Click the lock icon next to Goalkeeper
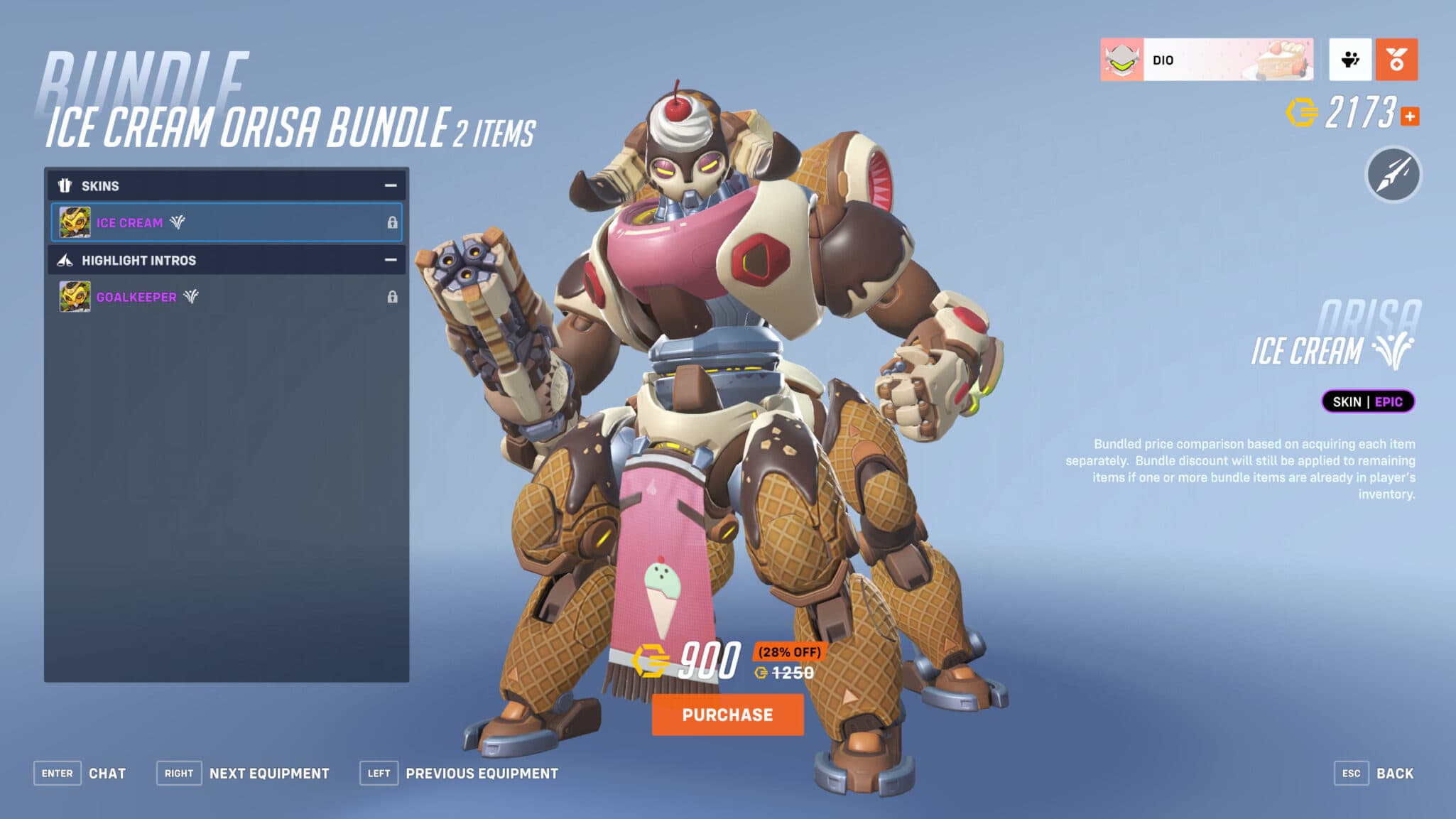This screenshot has width=1456, height=819. coord(393,297)
